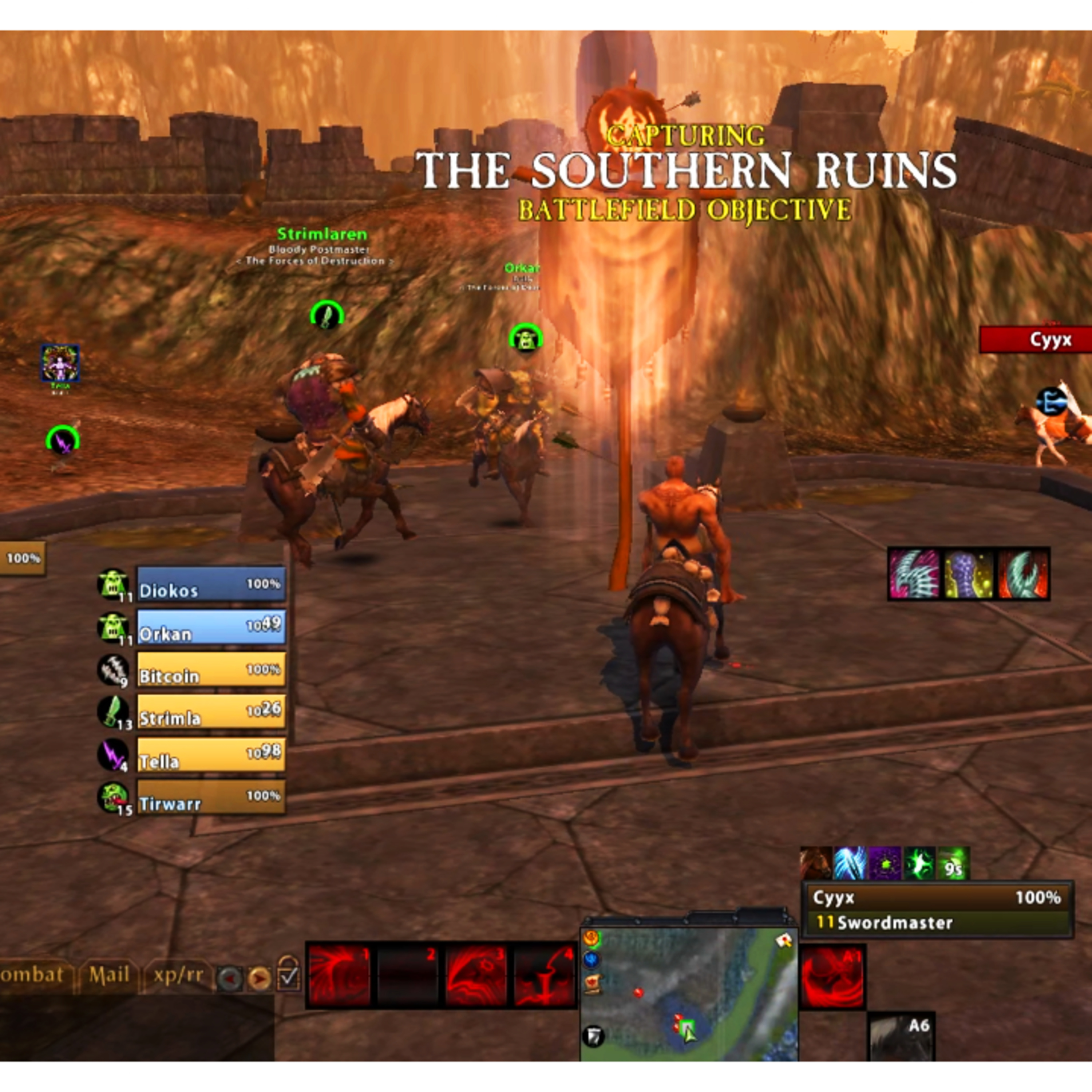
Task: Click Tella's party member bar
Action: tap(210, 755)
